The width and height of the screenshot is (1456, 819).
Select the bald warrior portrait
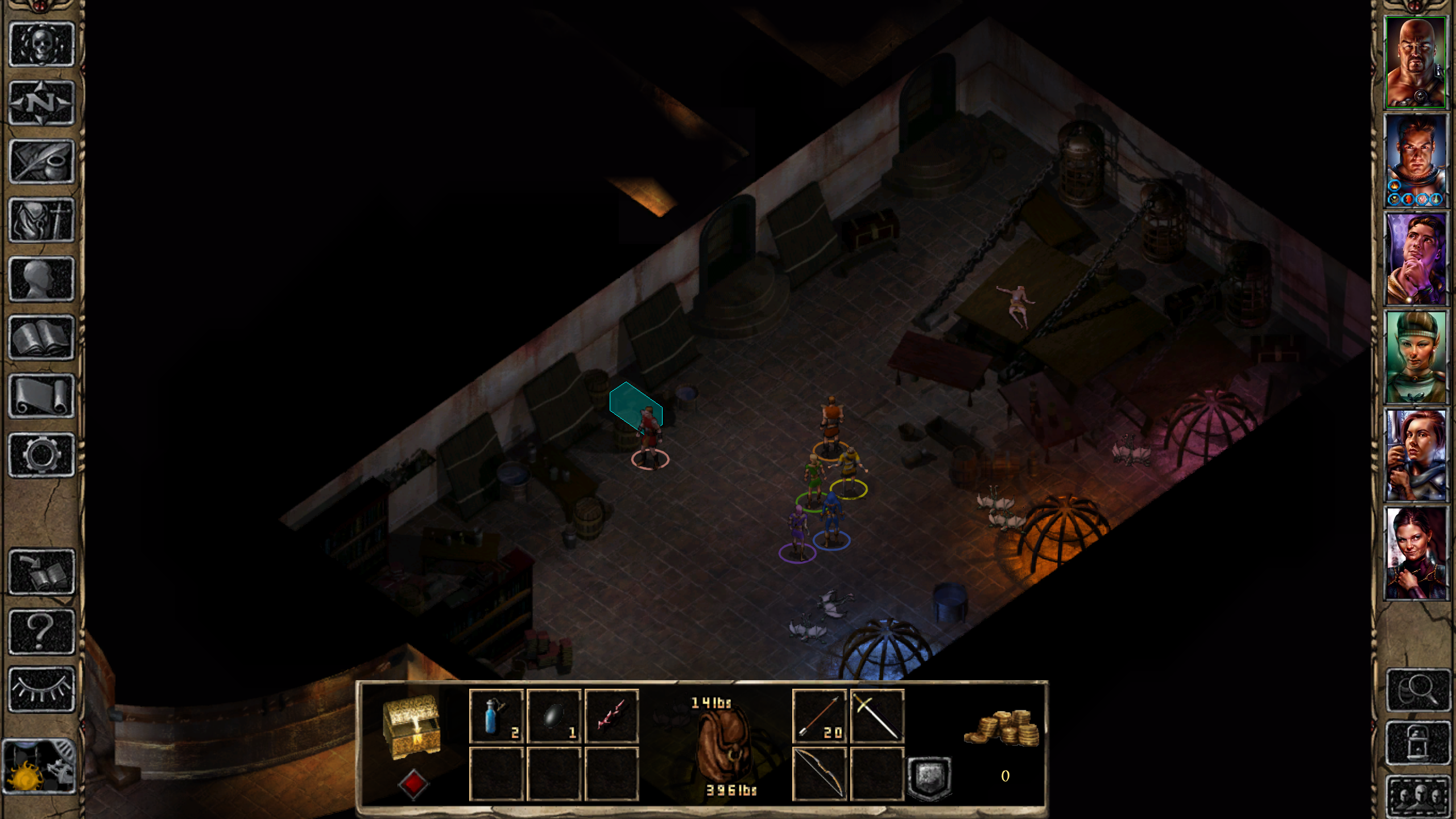coord(1416,63)
